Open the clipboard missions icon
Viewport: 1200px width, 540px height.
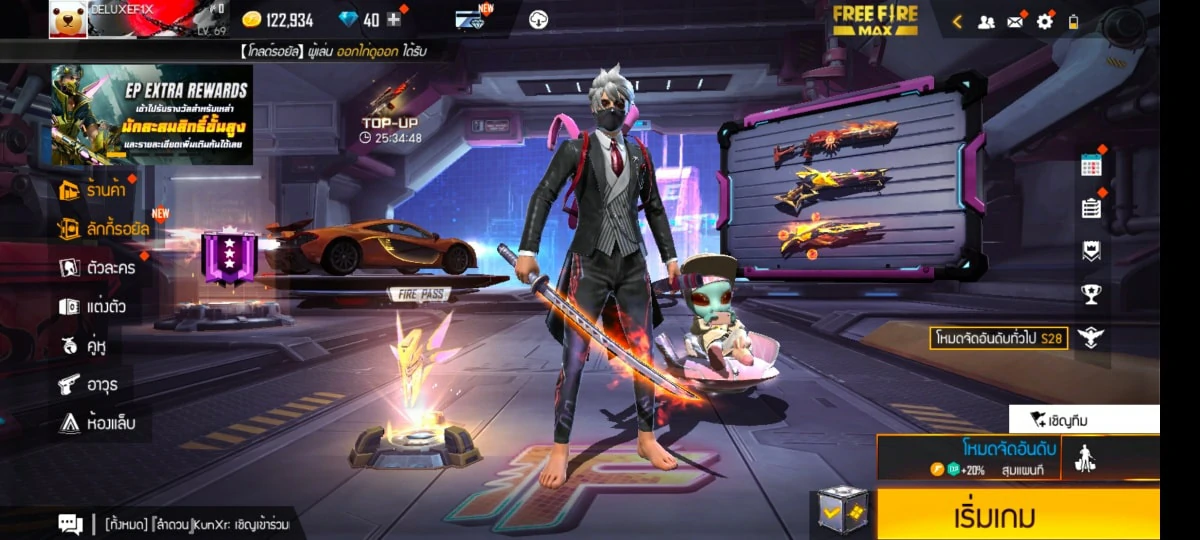click(x=1091, y=208)
